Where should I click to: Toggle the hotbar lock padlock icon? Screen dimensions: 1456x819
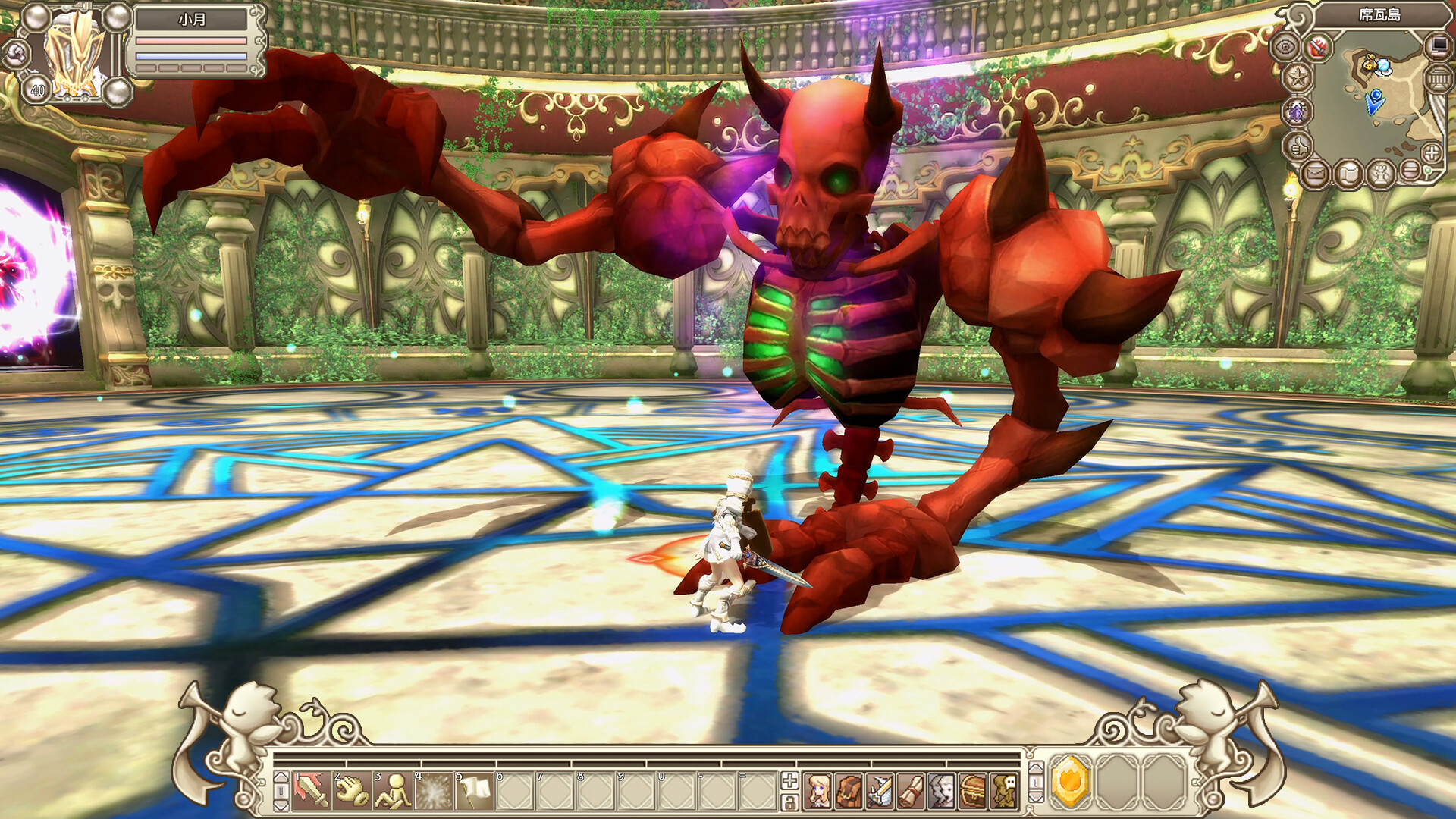pos(790,800)
